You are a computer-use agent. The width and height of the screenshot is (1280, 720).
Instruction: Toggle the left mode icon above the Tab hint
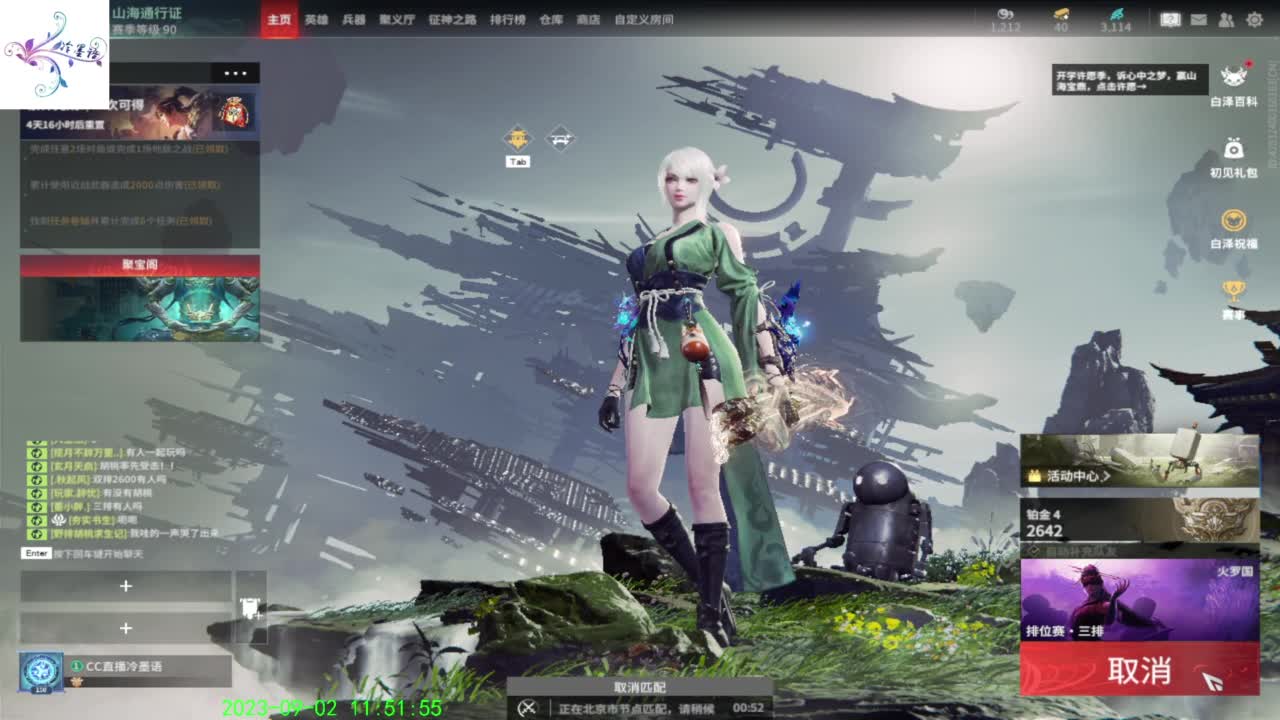tap(516, 137)
